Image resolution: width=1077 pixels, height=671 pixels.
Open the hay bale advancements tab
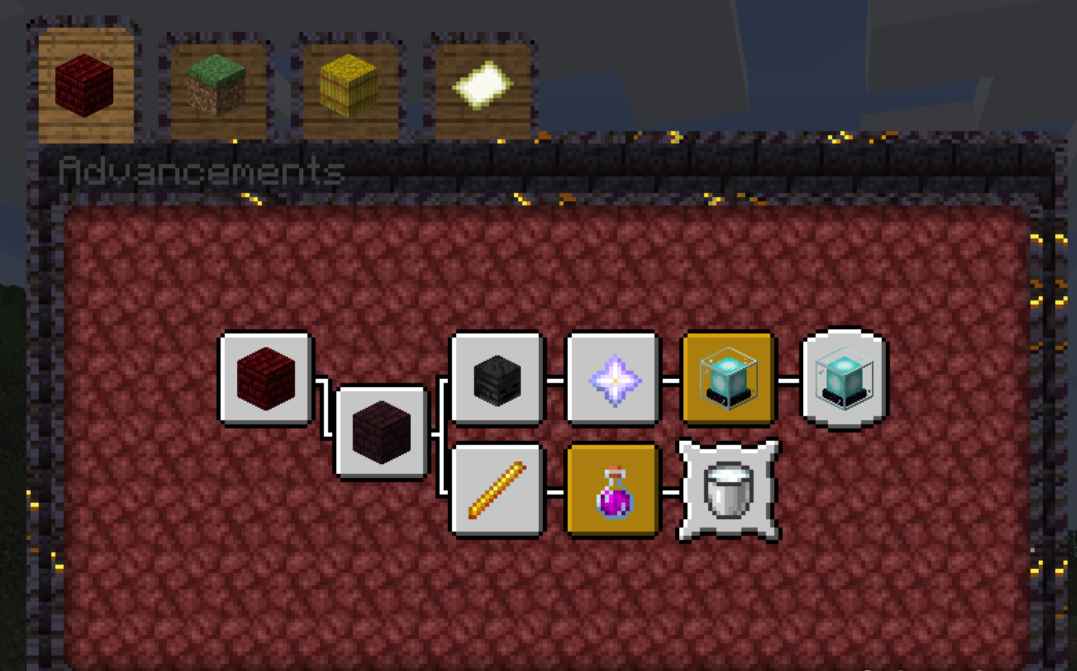(x=349, y=86)
